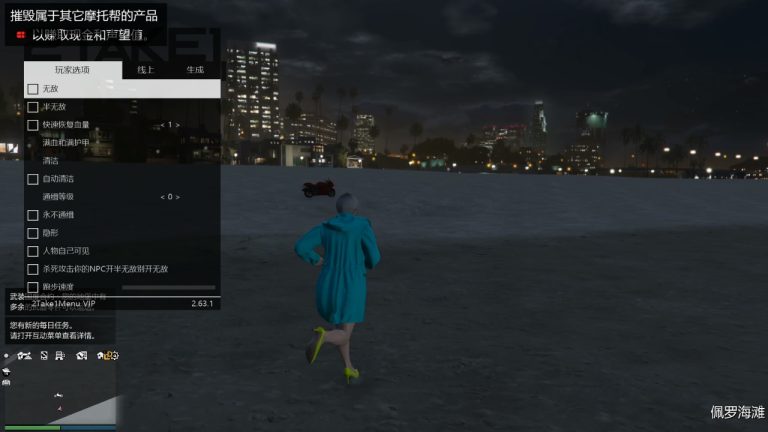Toggle 人物自己可见 checkbox

[33, 251]
